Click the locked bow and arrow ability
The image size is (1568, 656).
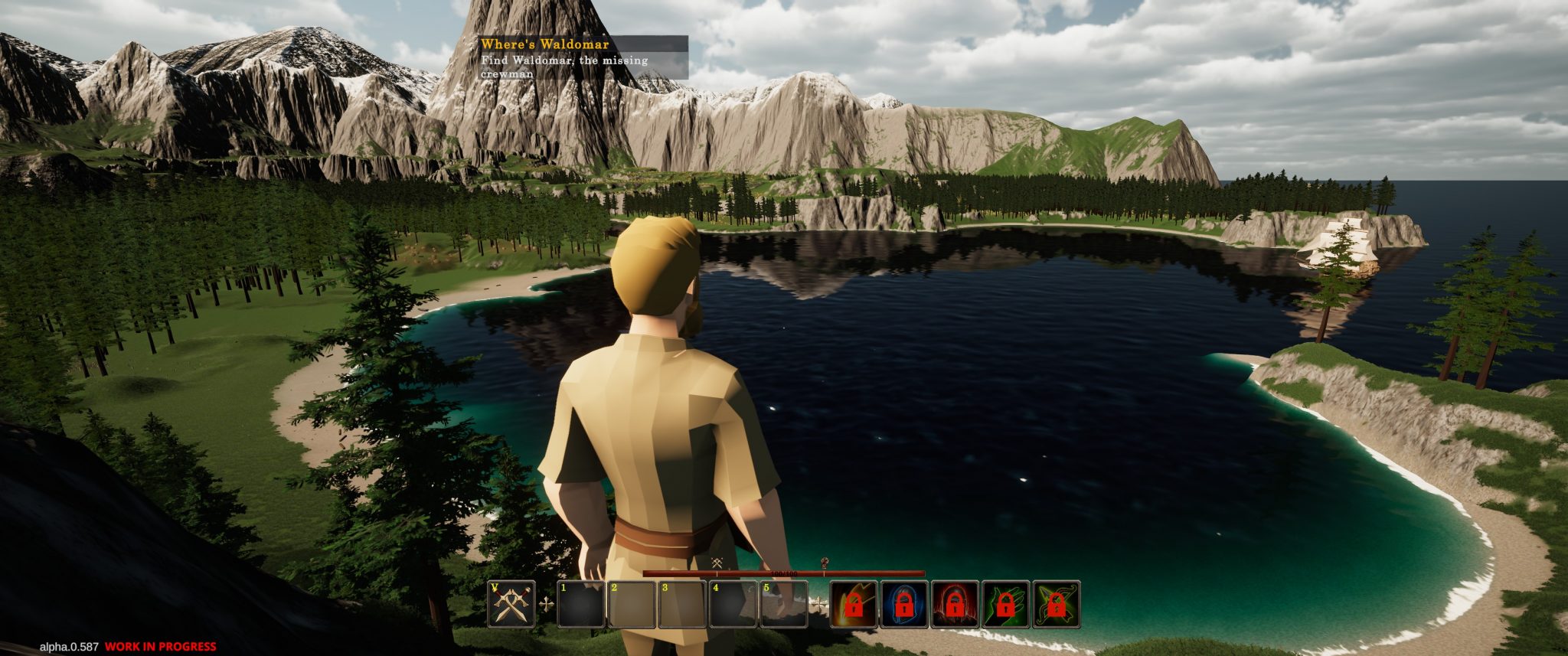click(x=1056, y=604)
